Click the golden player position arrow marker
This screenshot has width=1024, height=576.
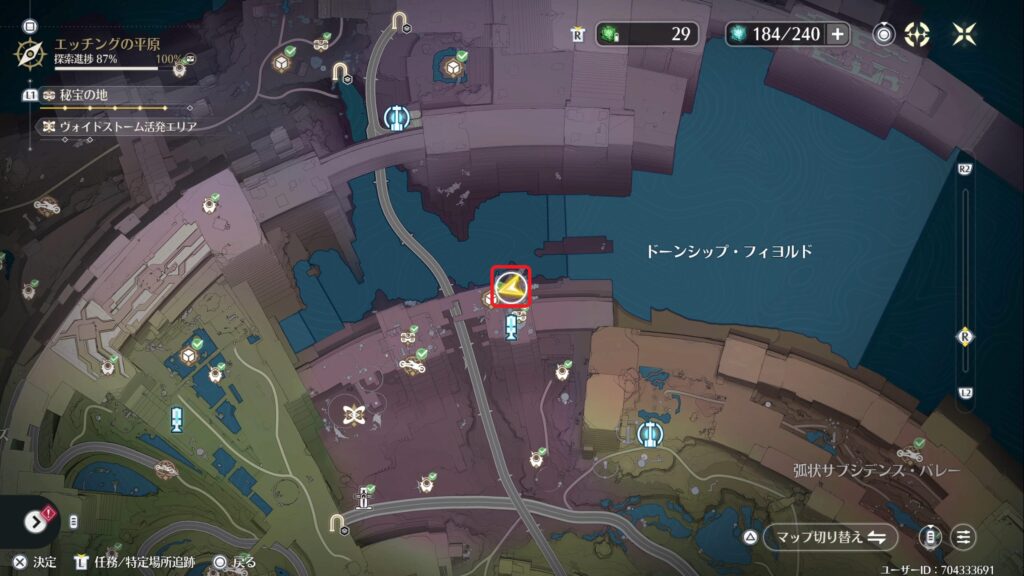click(x=511, y=288)
